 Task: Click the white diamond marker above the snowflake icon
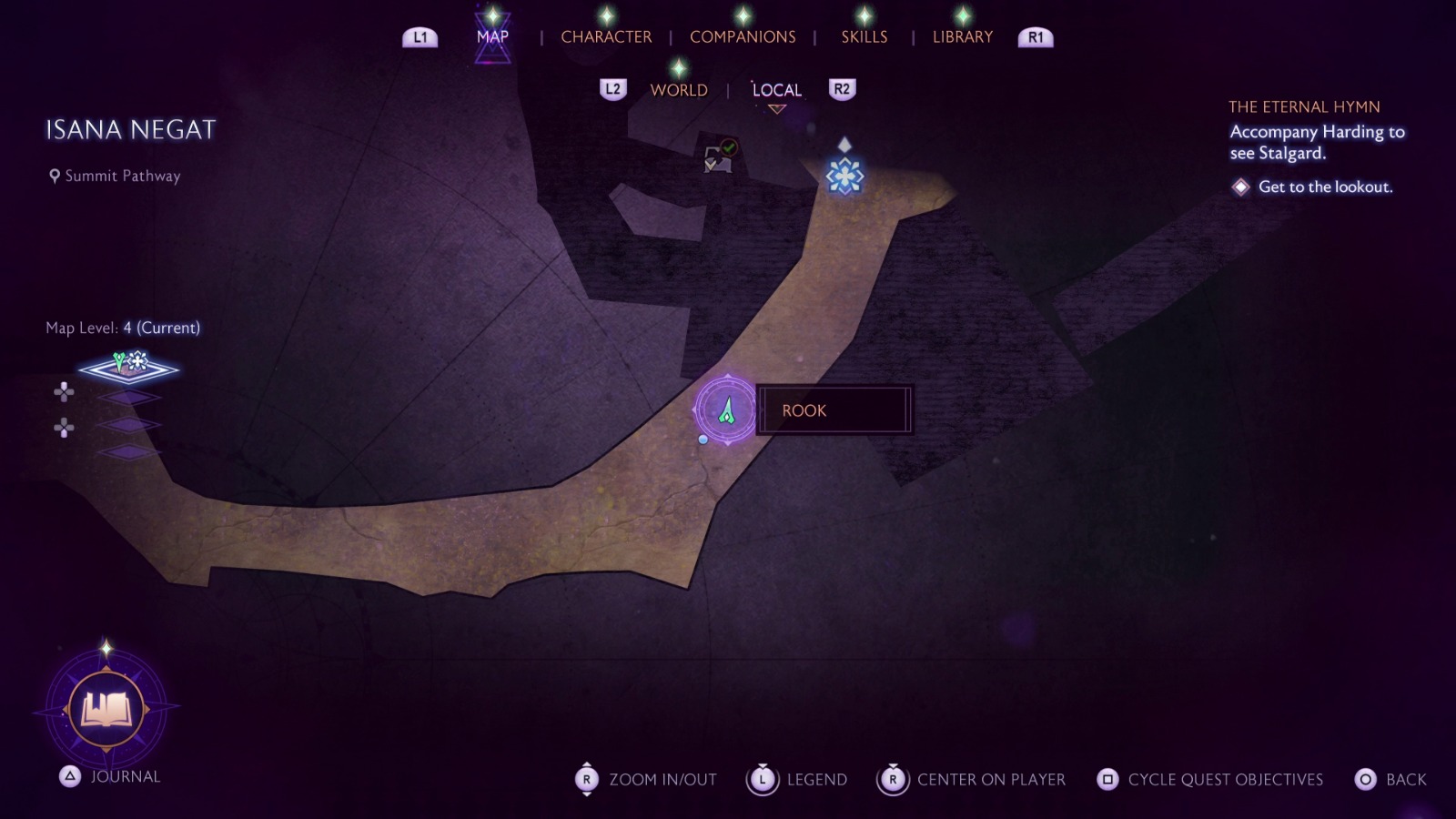[844, 142]
